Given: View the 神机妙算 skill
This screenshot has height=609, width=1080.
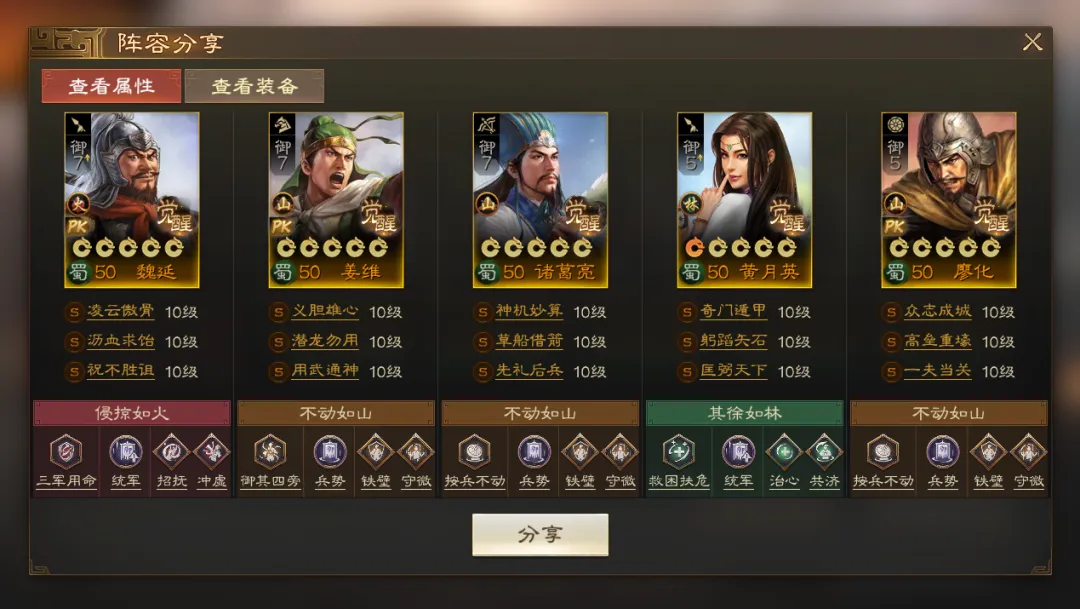Looking at the screenshot, I should coord(529,312).
